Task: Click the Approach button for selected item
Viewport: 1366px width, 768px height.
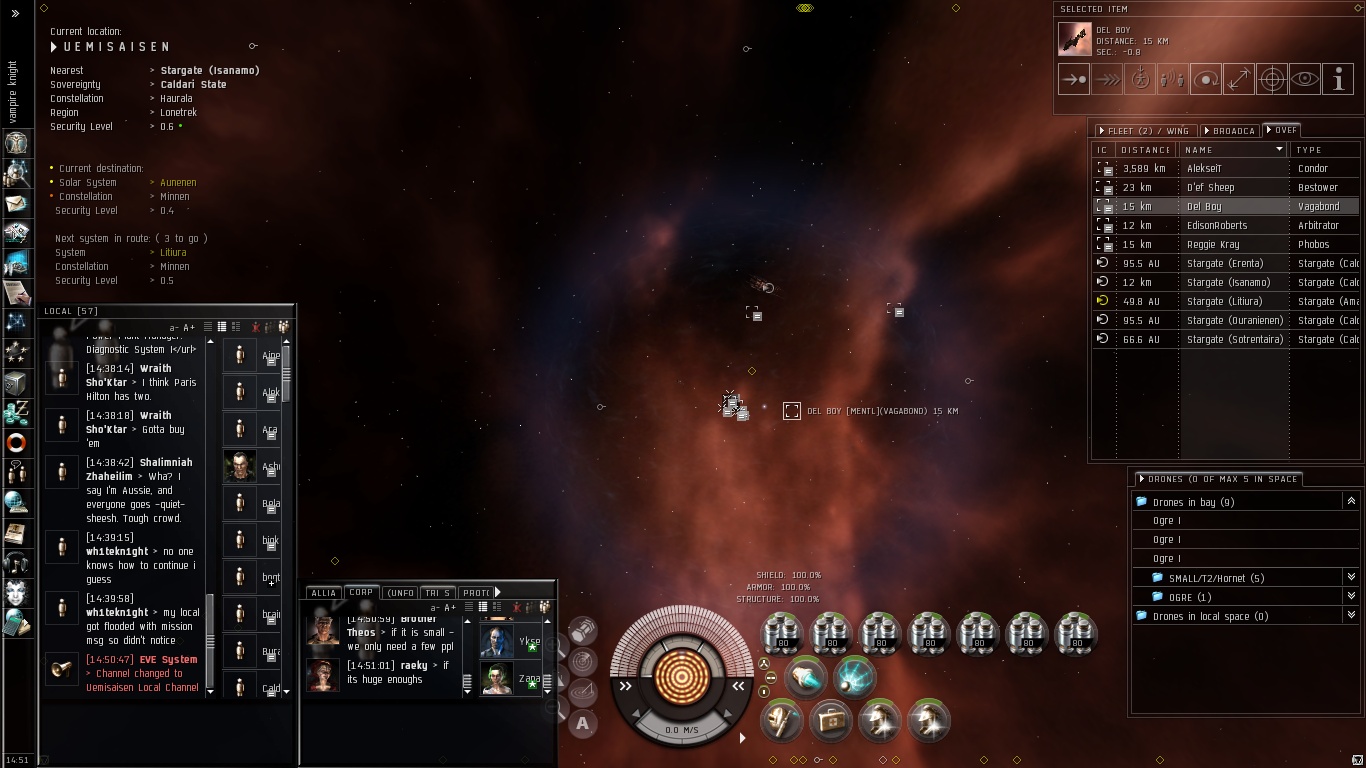Action: [x=1074, y=80]
